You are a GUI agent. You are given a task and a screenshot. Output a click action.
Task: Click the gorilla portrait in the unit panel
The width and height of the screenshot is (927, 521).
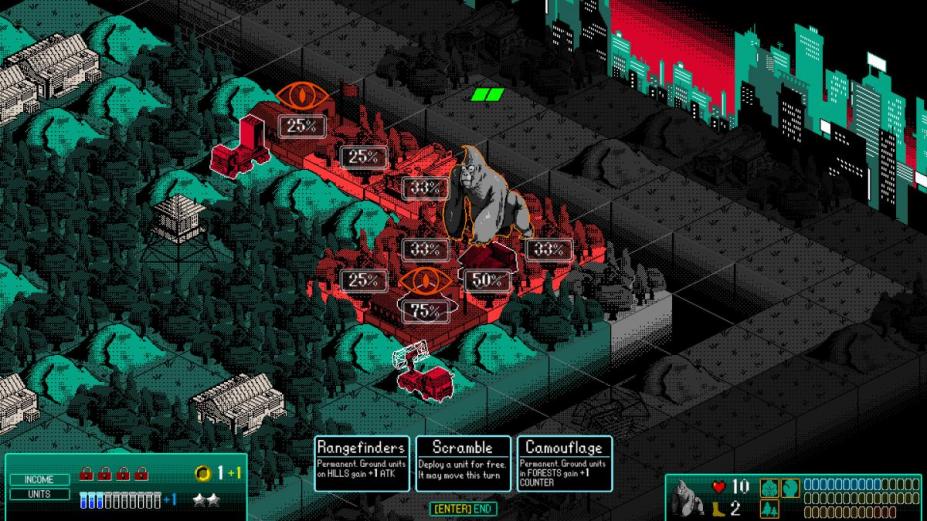tap(689, 498)
